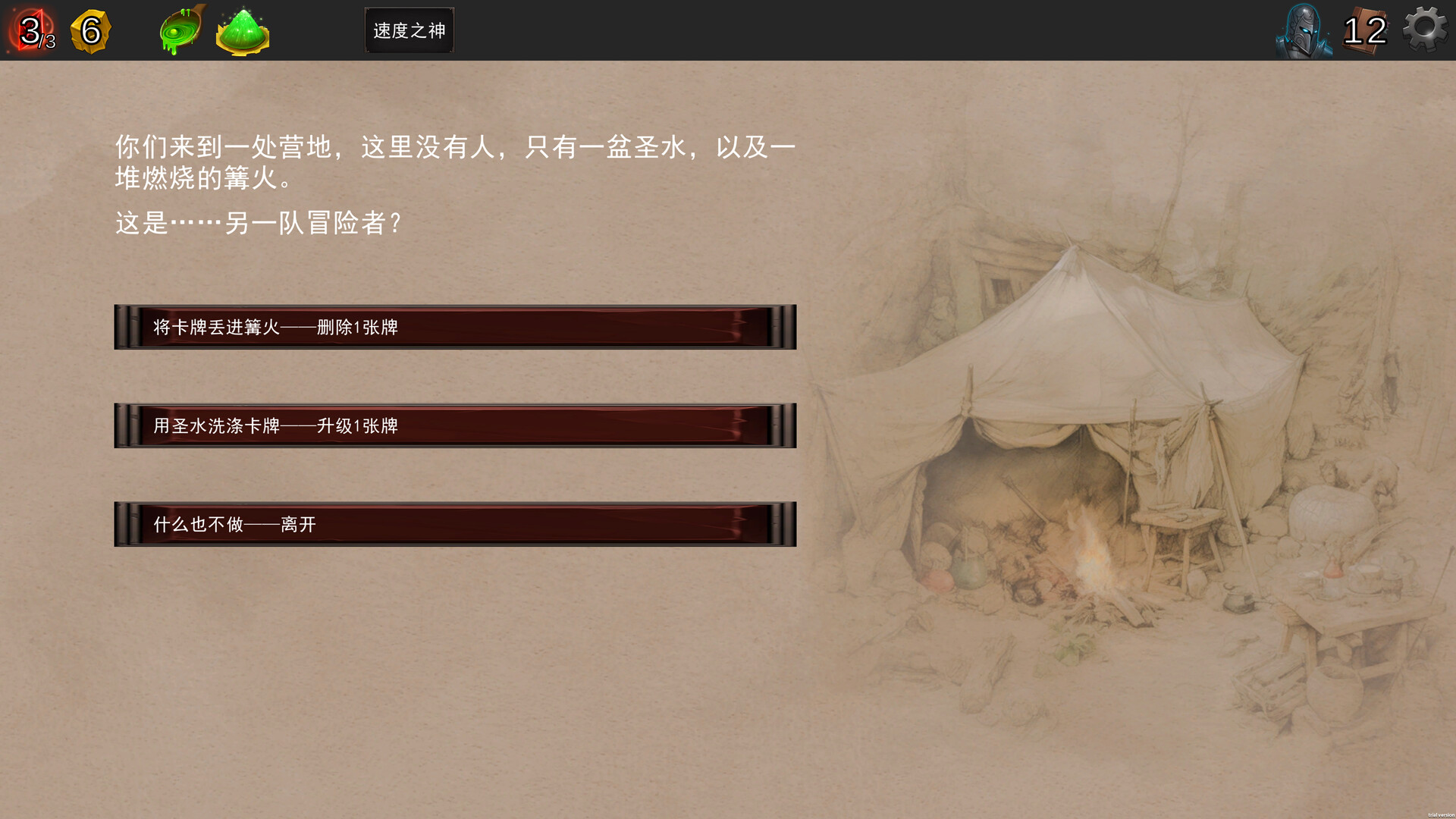Click the 速度之神 title banner
Image resolution: width=1456 pixels, height=819 pixels.
(409, 30)
